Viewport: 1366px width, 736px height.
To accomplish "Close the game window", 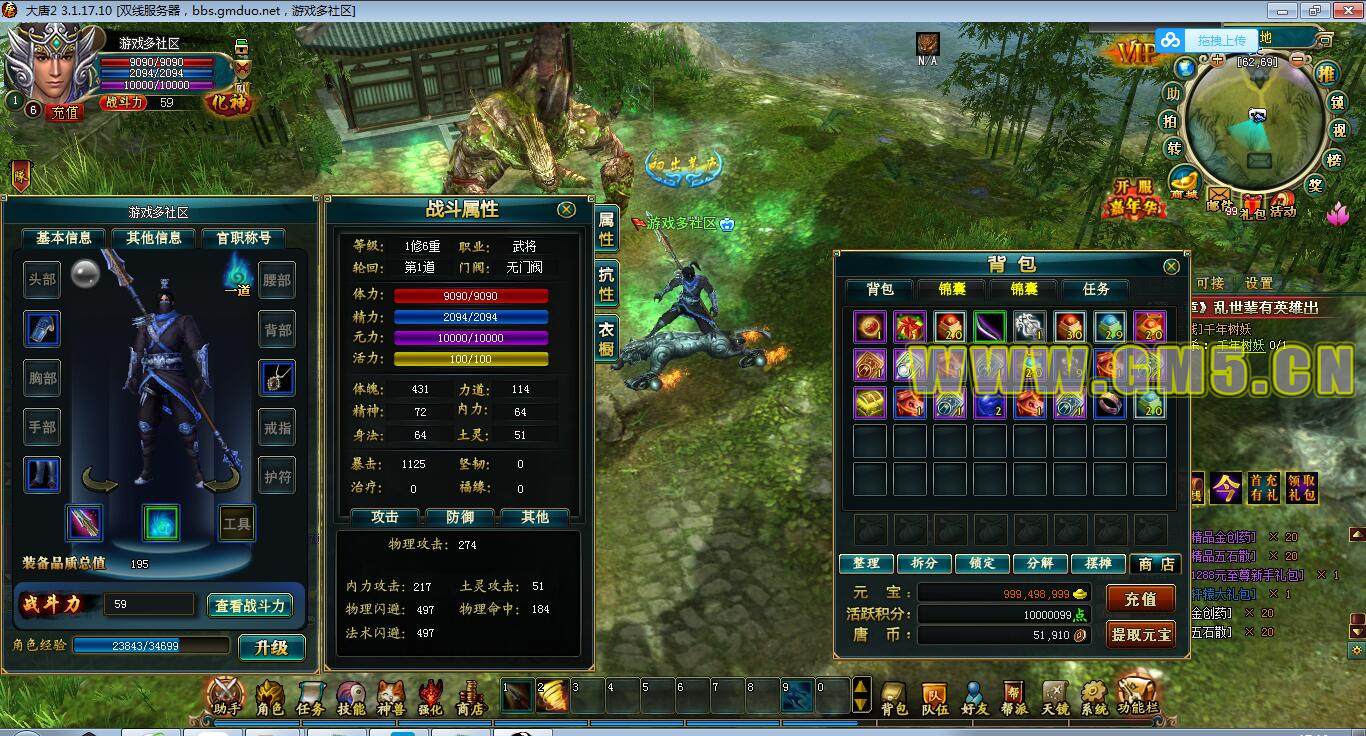I will click(1345, 10).
